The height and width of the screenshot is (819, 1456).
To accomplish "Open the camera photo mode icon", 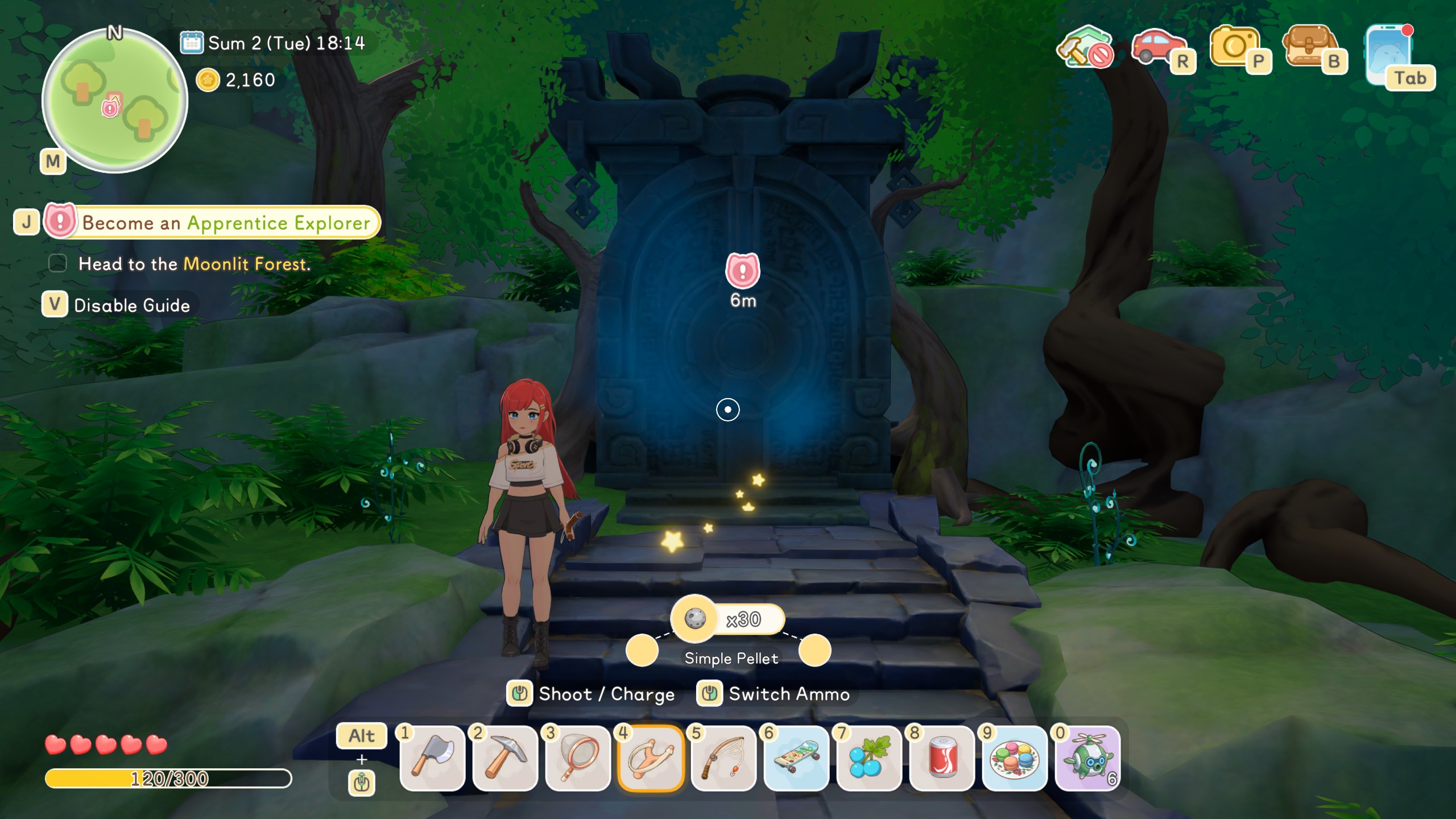I will (1235, 48).
